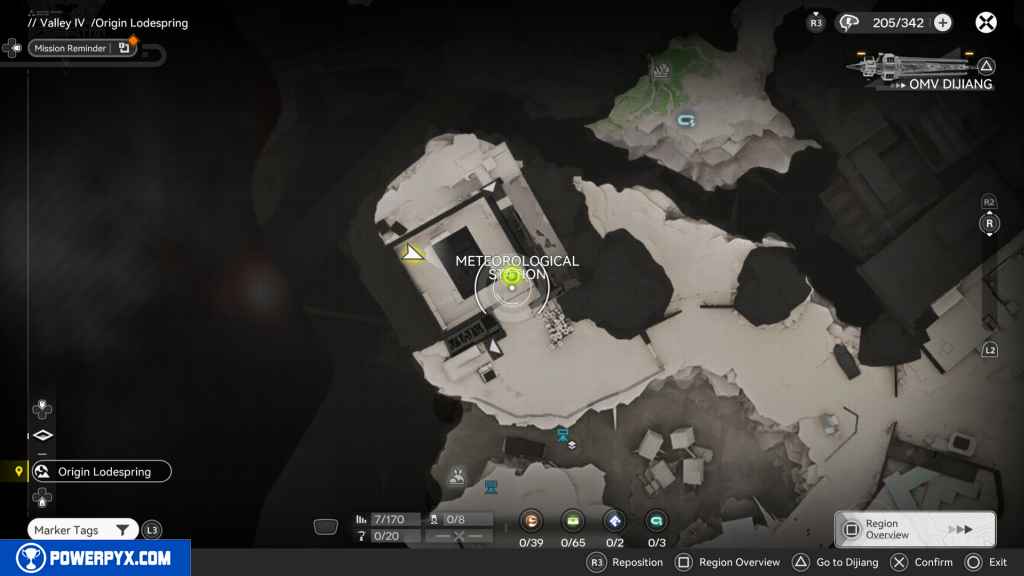Close the map with the X button
Image resolution: width=1024 pixels, height=576 pixels.
[x=986, y=22]
